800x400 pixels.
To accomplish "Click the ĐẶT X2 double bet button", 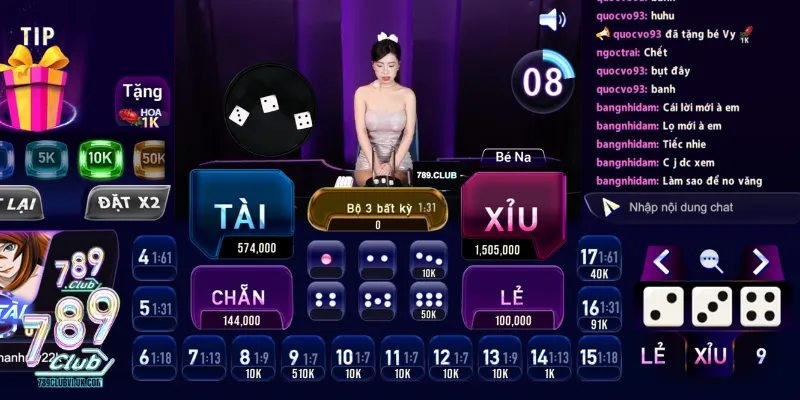I will [x=123, y=203].
